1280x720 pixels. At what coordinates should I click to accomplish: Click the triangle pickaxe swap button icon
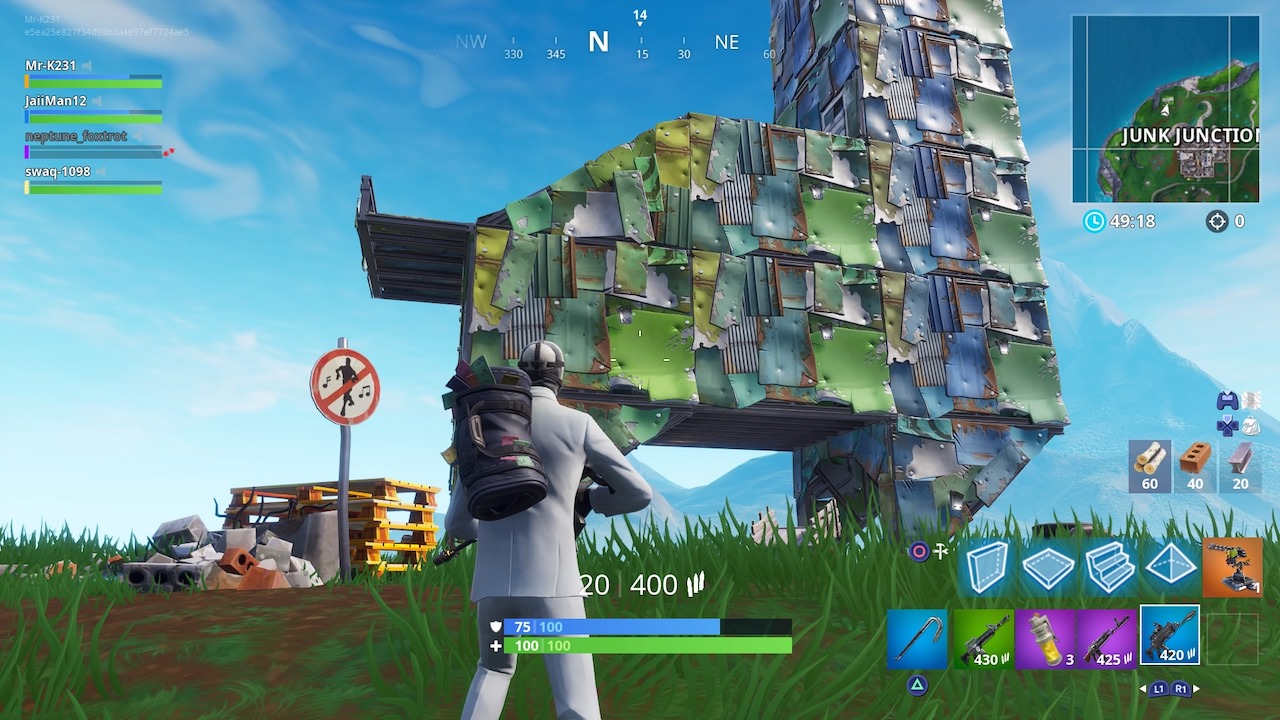pos(916,685)
